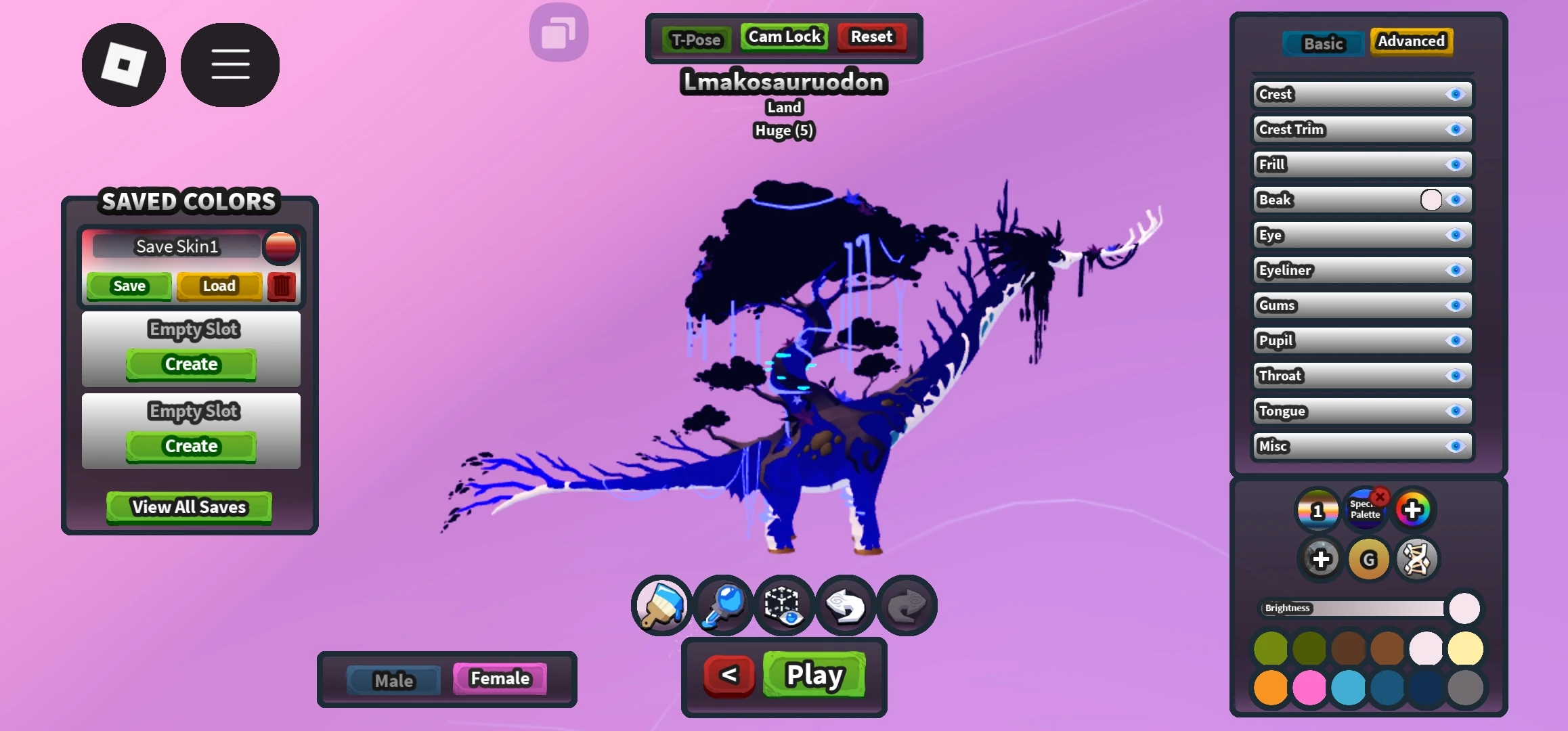Click the gold G currency icon
Image resolution: width=1568 pixels, height=731 pixels.
click(1369, 559)
